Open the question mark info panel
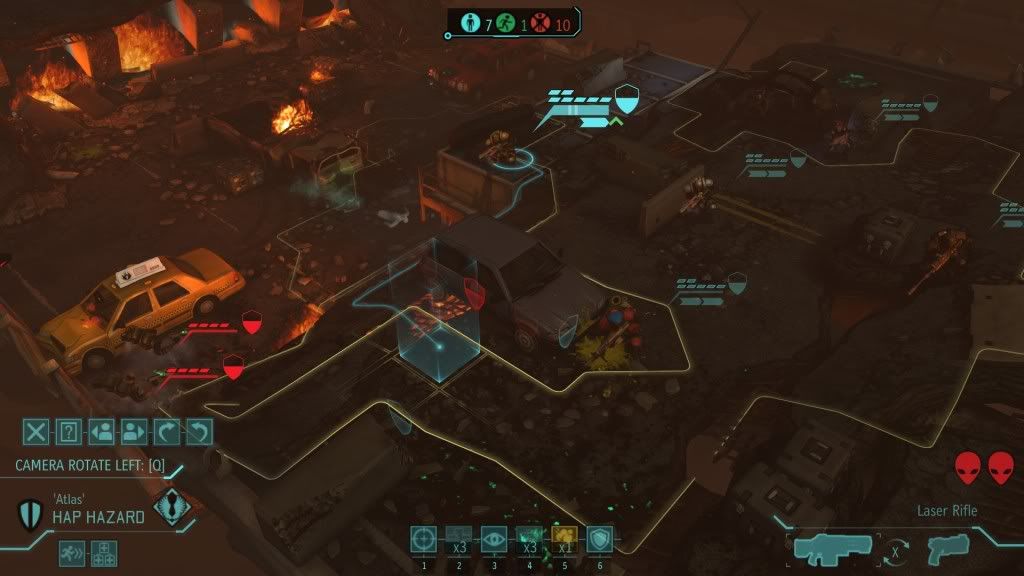The height and width of the screenshot is (576, 1024). point(68,432)
